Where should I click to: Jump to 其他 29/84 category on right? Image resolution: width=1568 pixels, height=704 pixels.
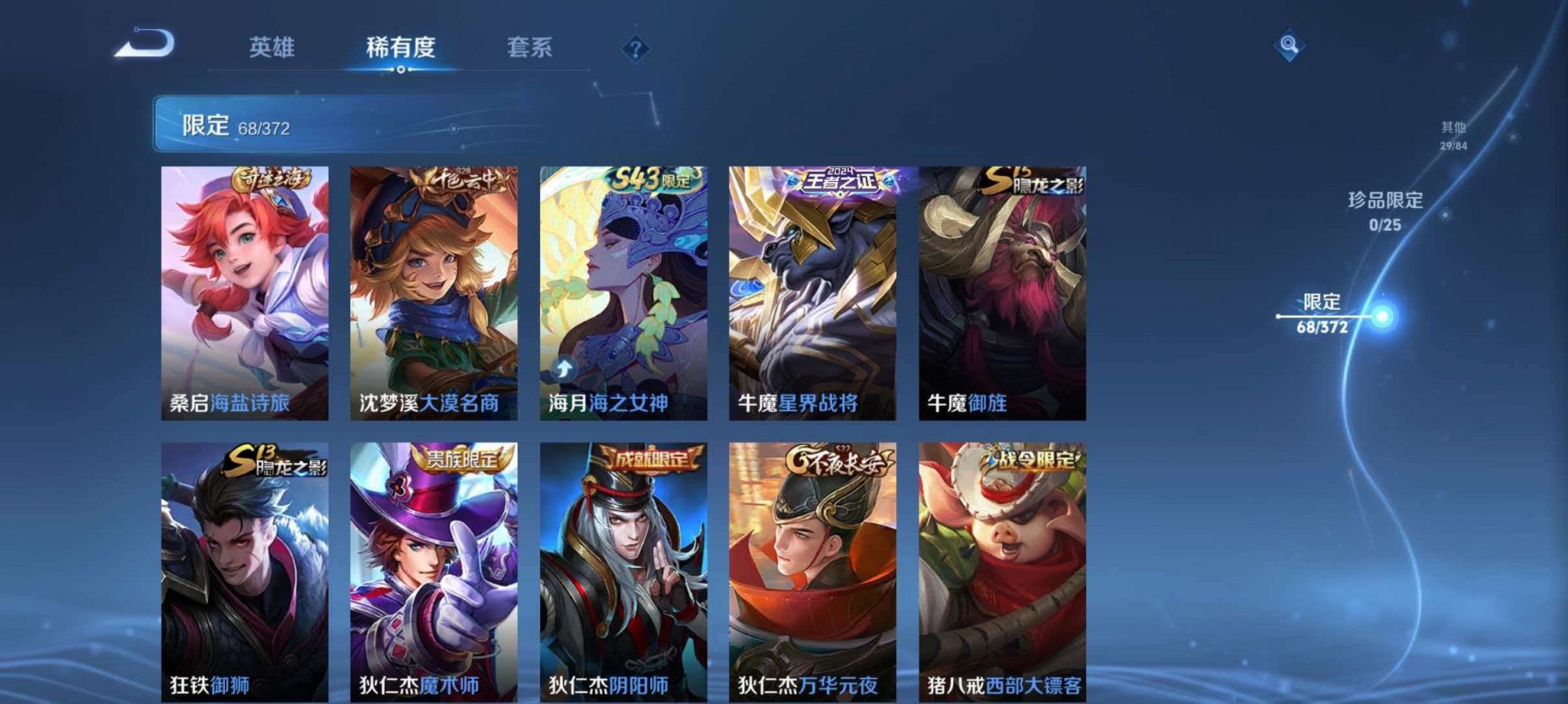[1456, 134]
